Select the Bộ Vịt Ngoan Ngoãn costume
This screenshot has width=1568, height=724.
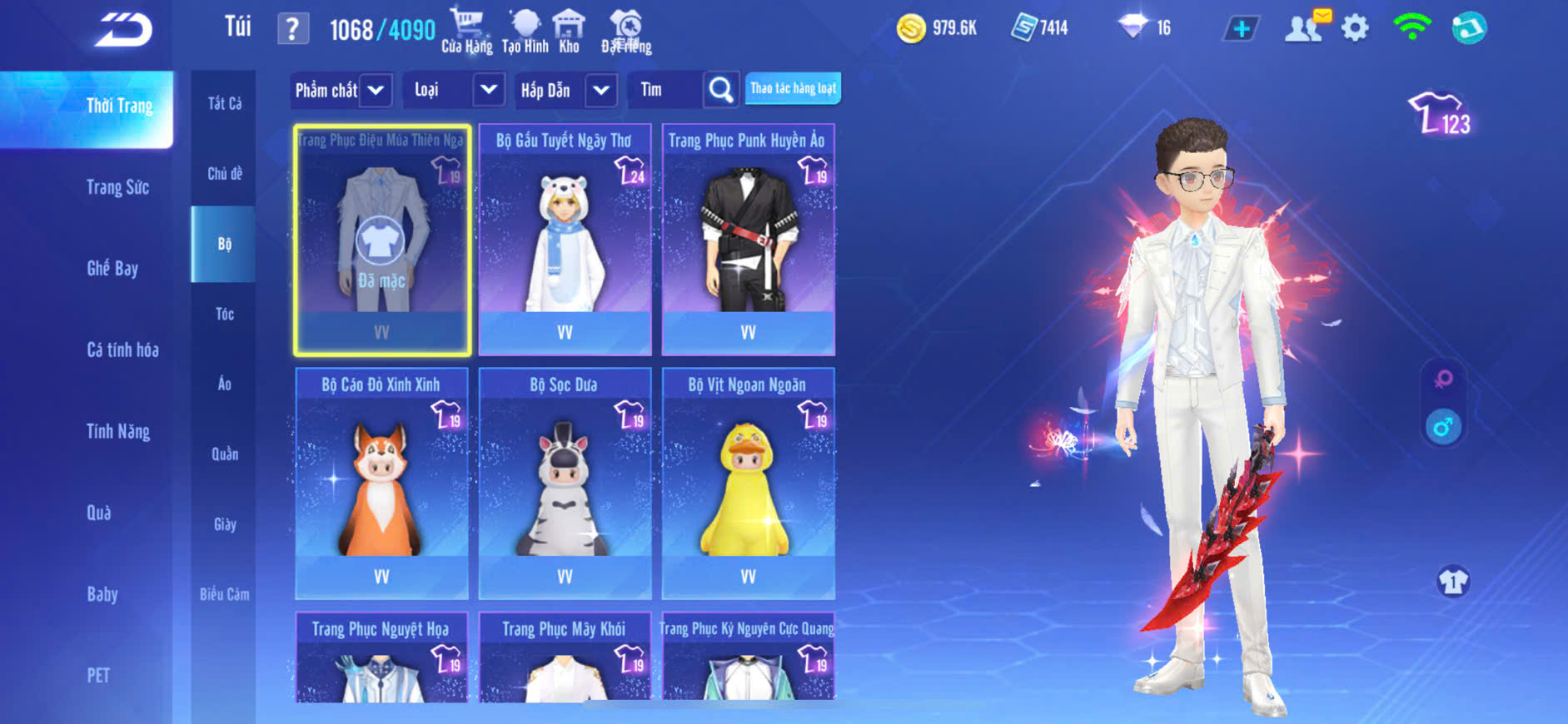(748, 483)
